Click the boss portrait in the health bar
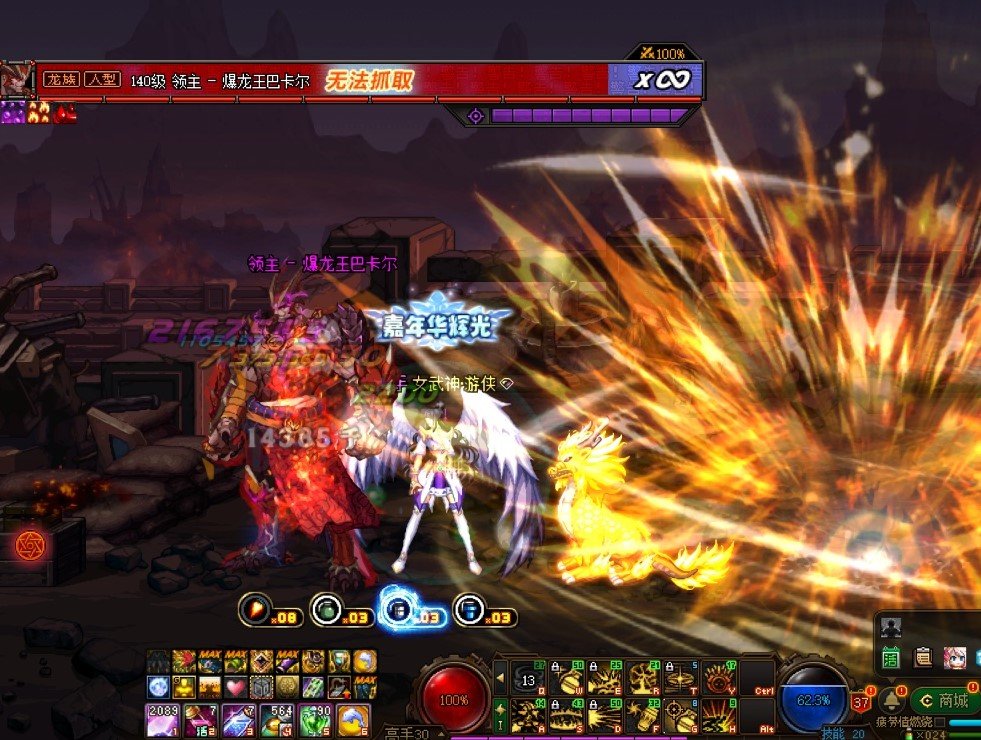Image resolution: width=981 pixels, height=740 pixels. [17, 80]
